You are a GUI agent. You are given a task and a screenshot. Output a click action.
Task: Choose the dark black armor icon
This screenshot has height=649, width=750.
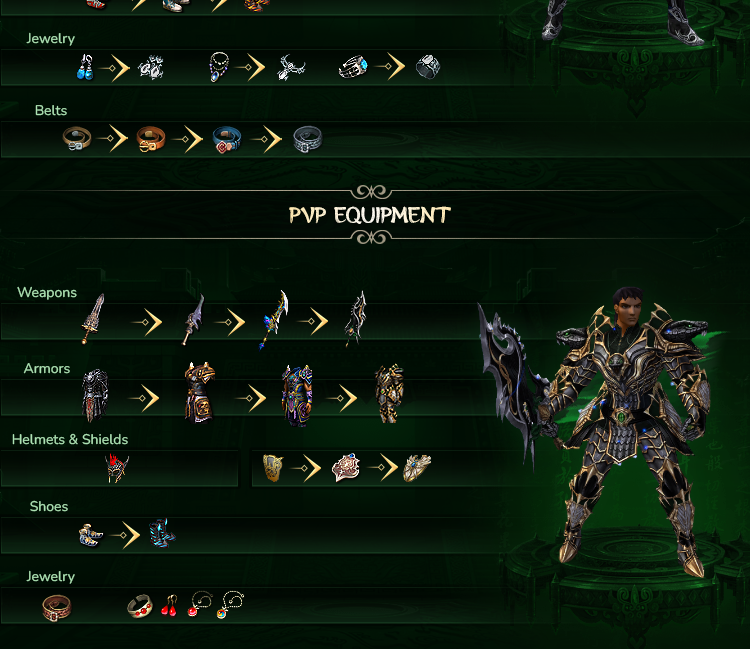point(94,395)
